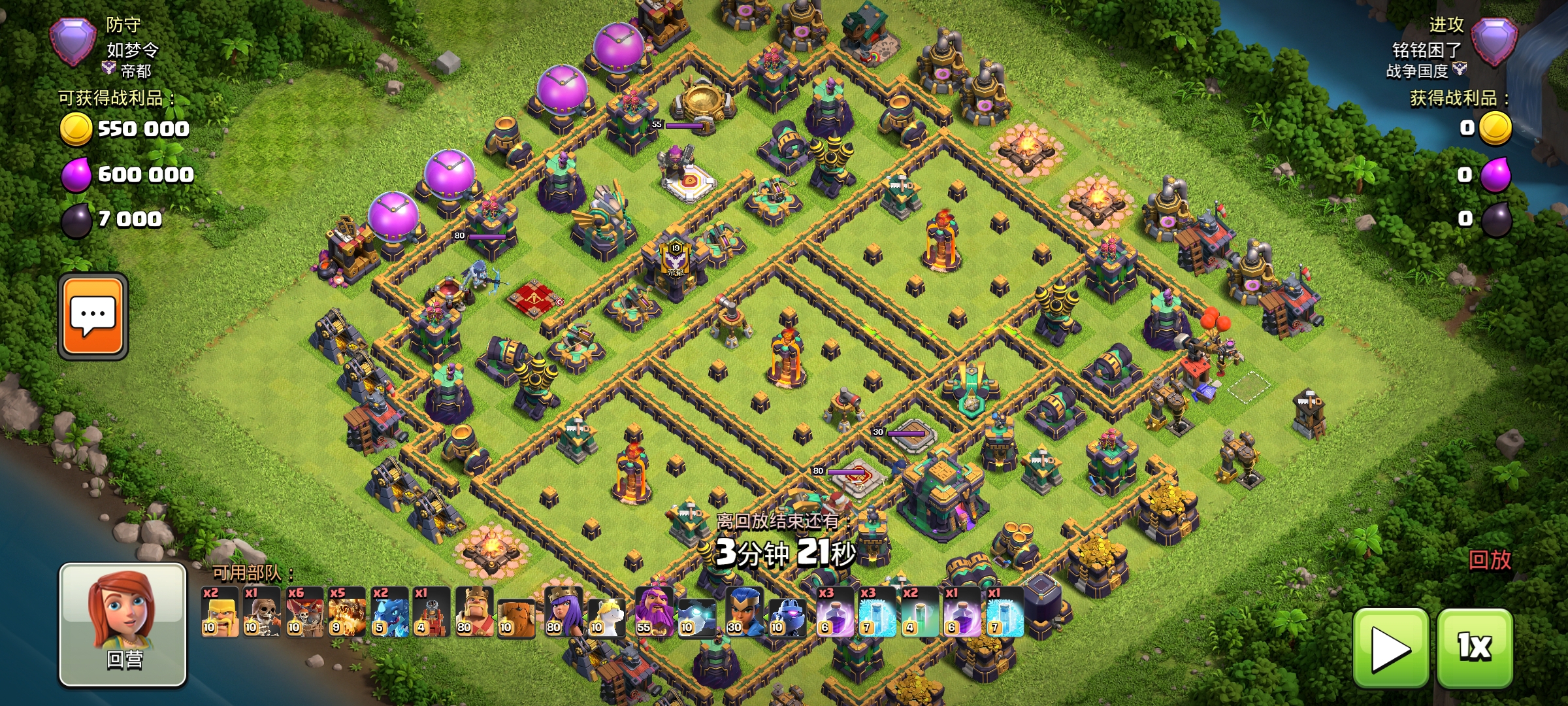The width and height of the screenshot is (1568, 706).
Task: Select the Barbarian troop slot
Action: (220, 612)
